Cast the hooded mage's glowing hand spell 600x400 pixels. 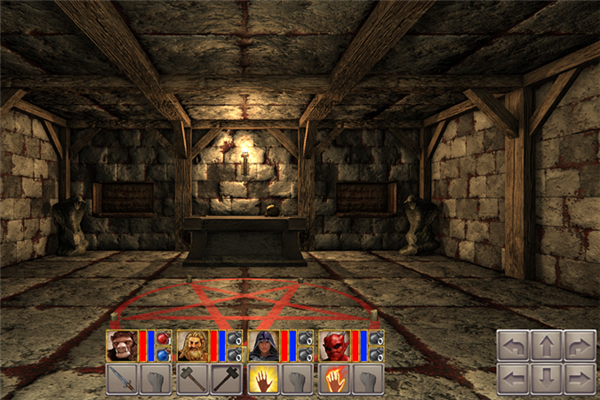pyautogui.click(x=263, y=378)
